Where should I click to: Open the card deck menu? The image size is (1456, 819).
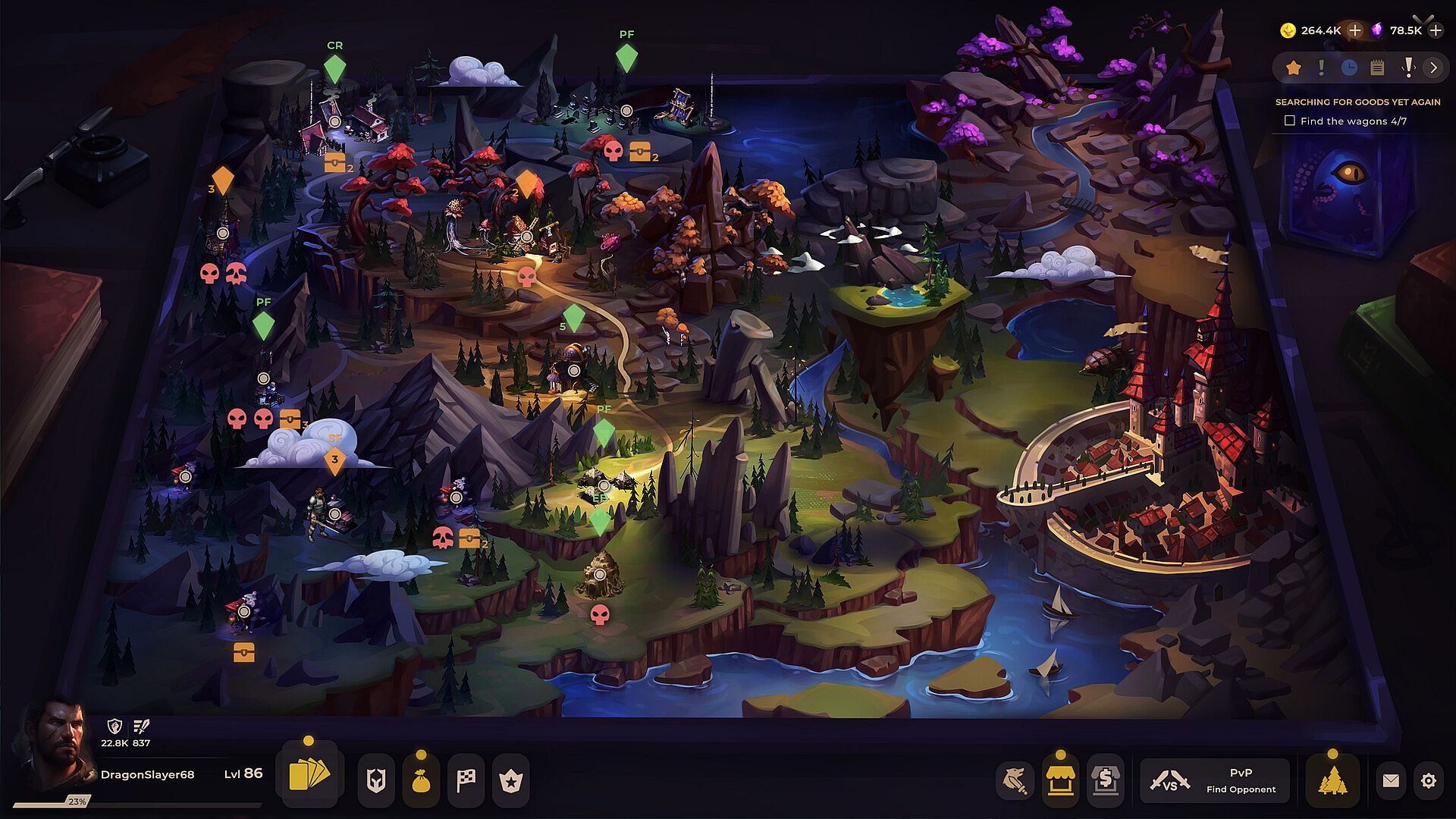309,777
